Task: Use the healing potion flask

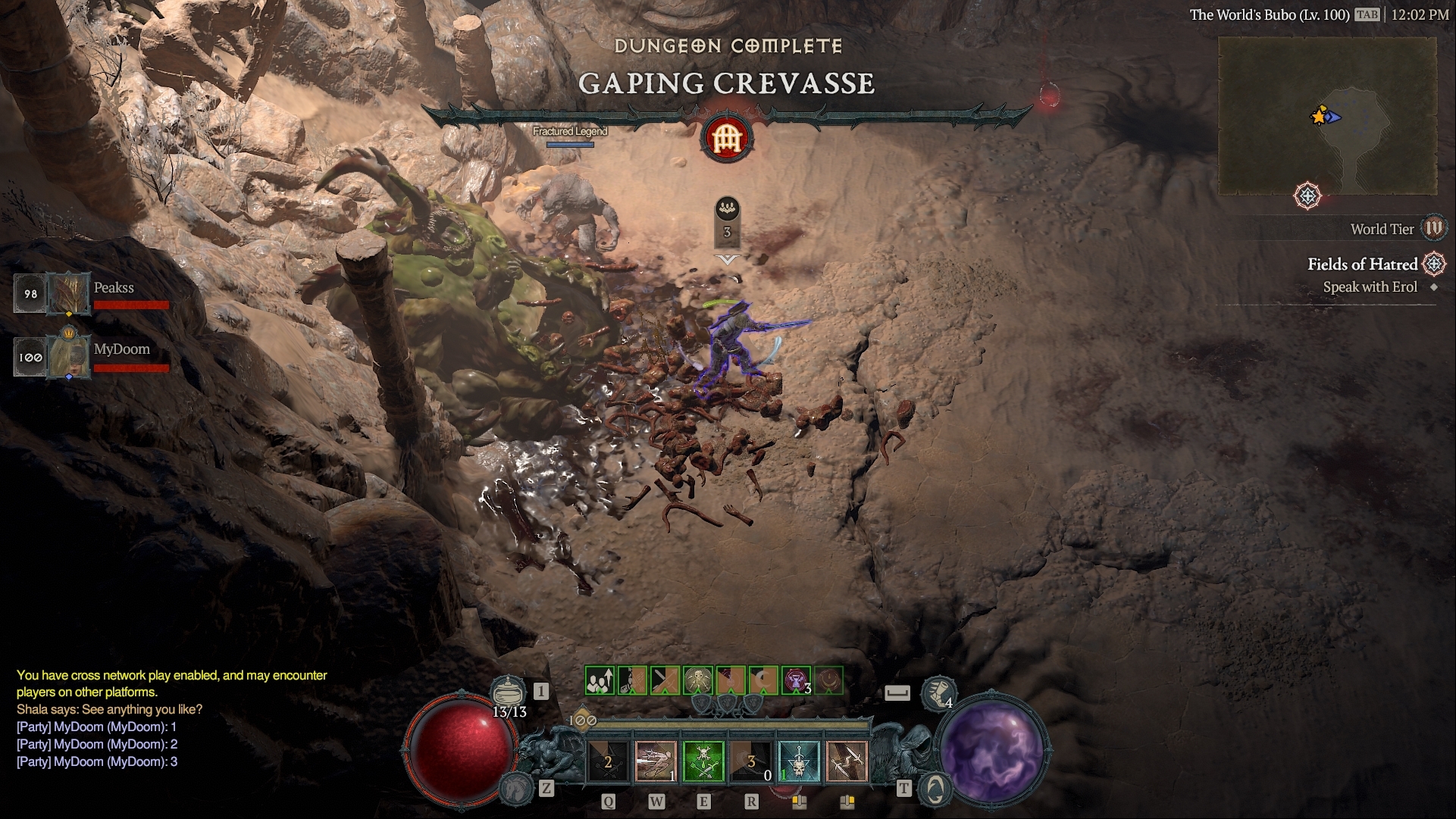Action: tap(509, 692)
